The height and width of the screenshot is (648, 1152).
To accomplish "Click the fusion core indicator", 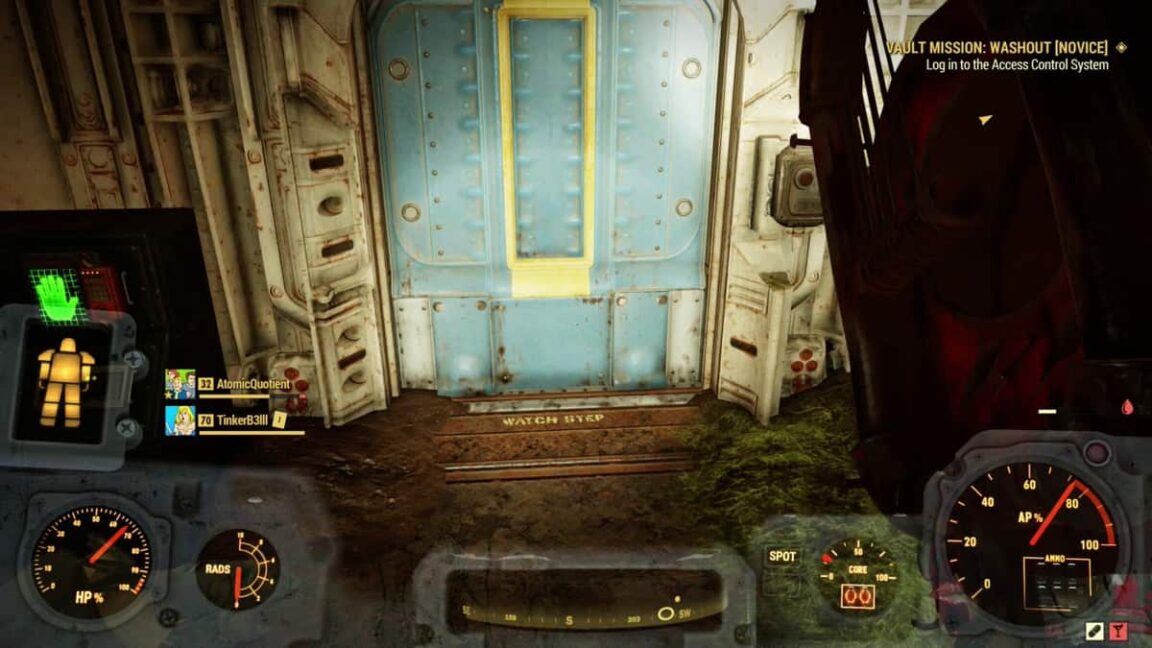I will [854, 595].
